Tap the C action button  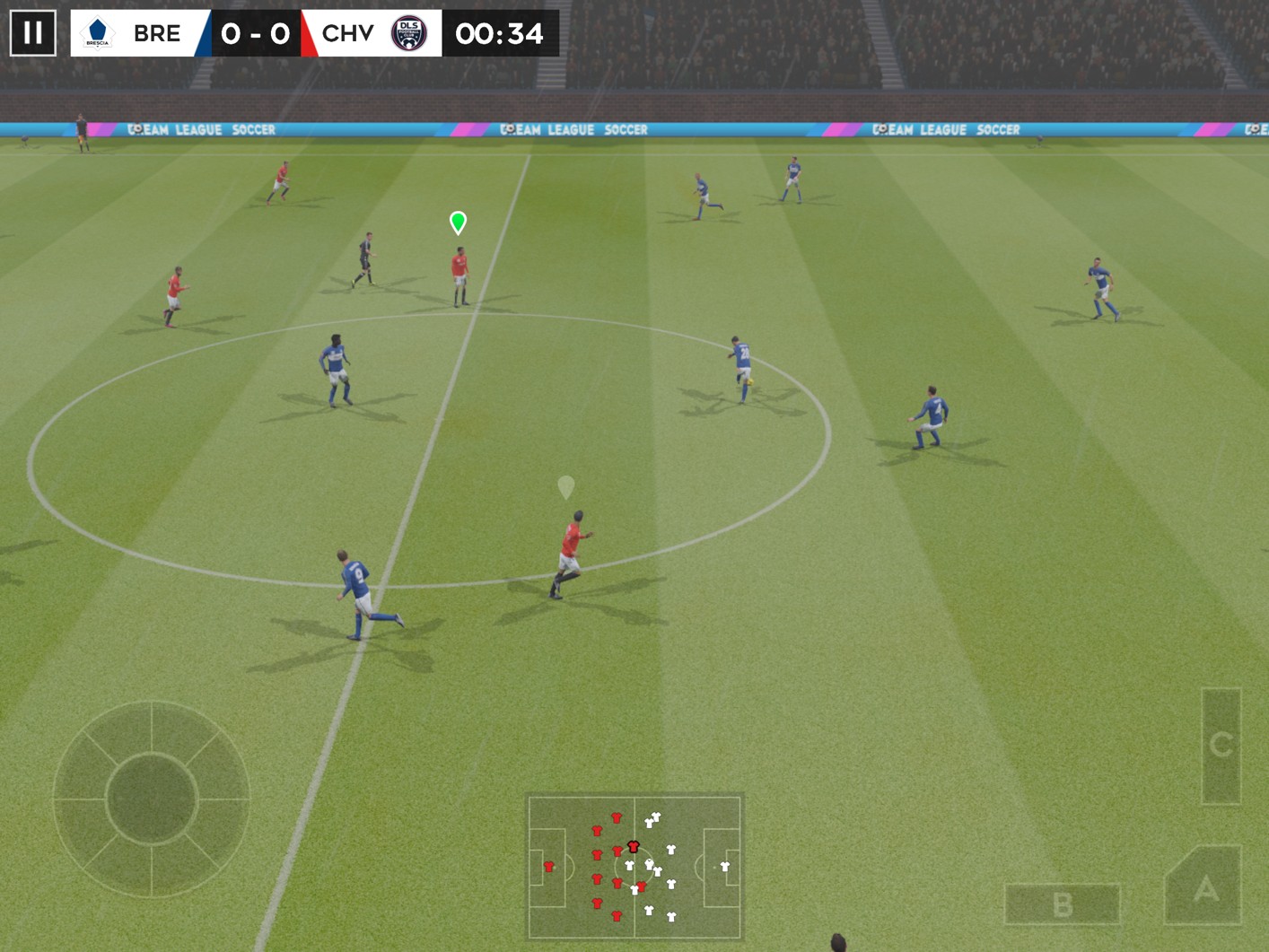coord(1221,745)
